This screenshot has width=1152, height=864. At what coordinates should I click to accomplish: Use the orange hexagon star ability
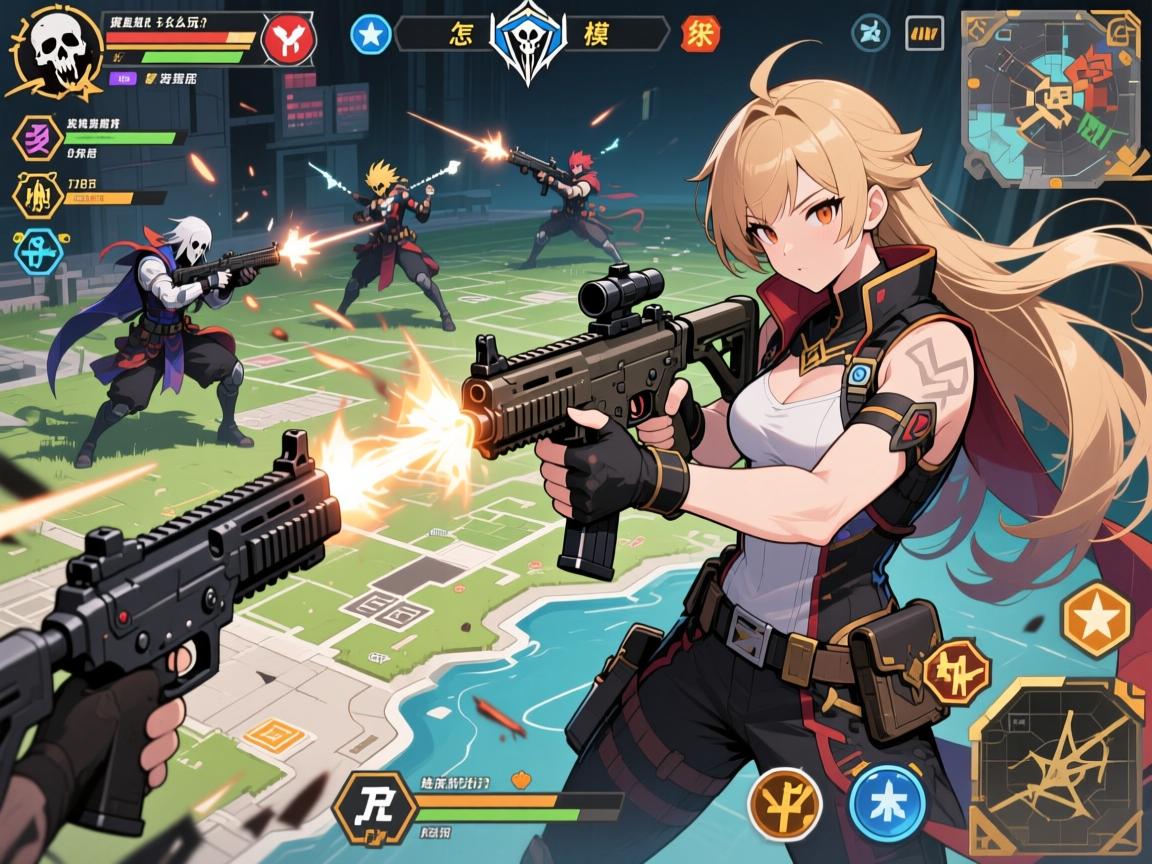[1096, 619]
